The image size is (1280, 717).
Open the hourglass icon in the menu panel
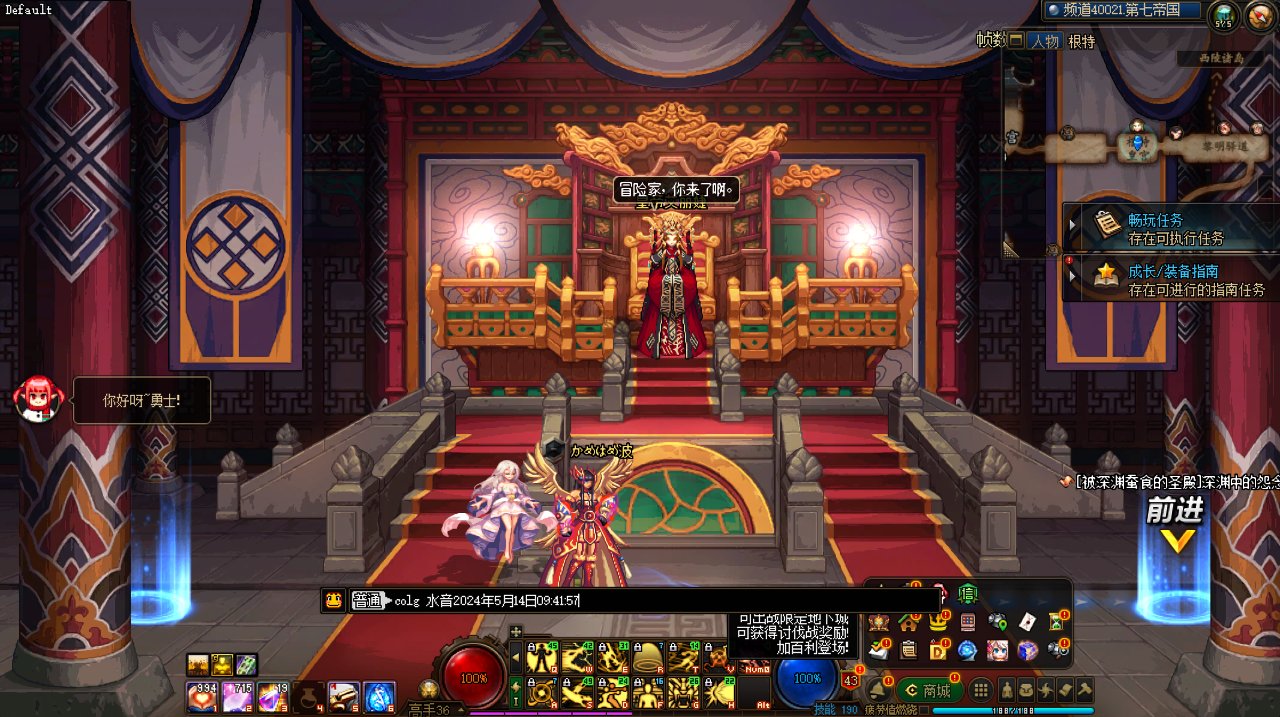click(1058, 622)
